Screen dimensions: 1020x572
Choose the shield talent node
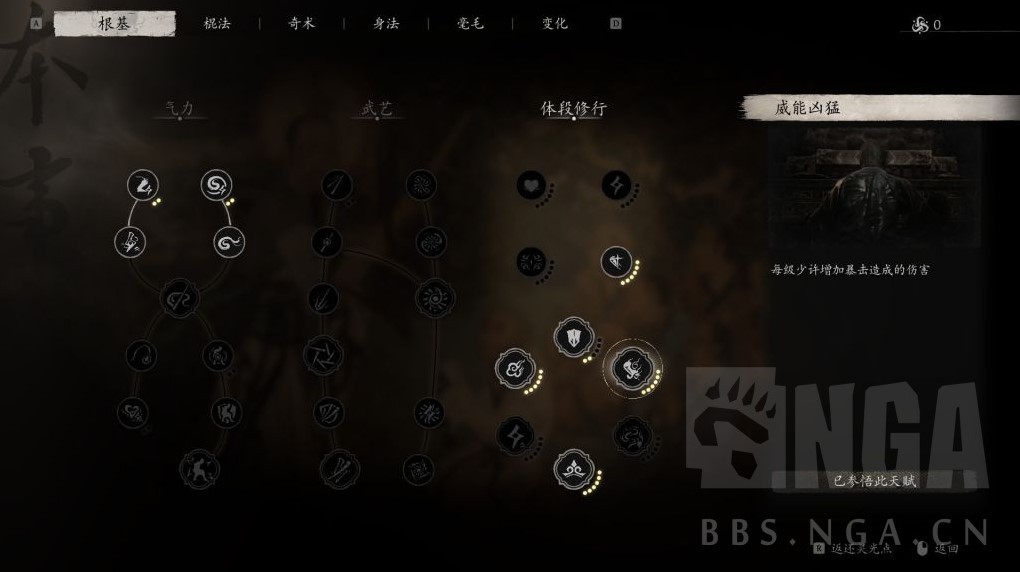tap(573, 337)
